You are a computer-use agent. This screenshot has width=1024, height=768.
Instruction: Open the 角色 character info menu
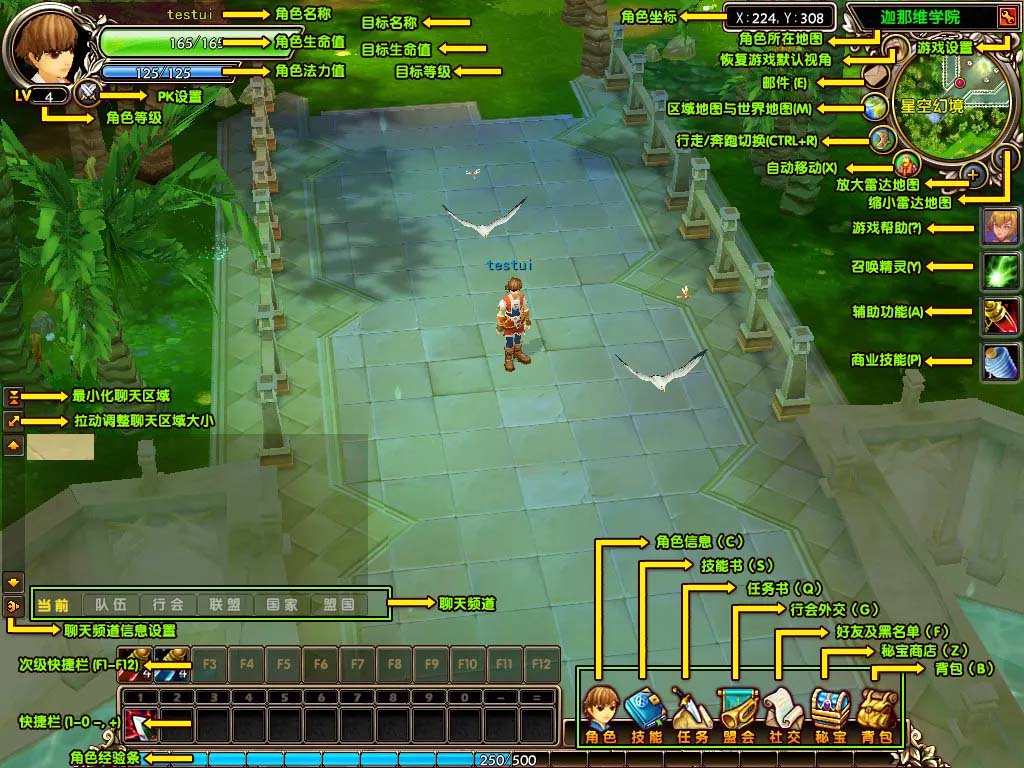[x=601, y=714]
